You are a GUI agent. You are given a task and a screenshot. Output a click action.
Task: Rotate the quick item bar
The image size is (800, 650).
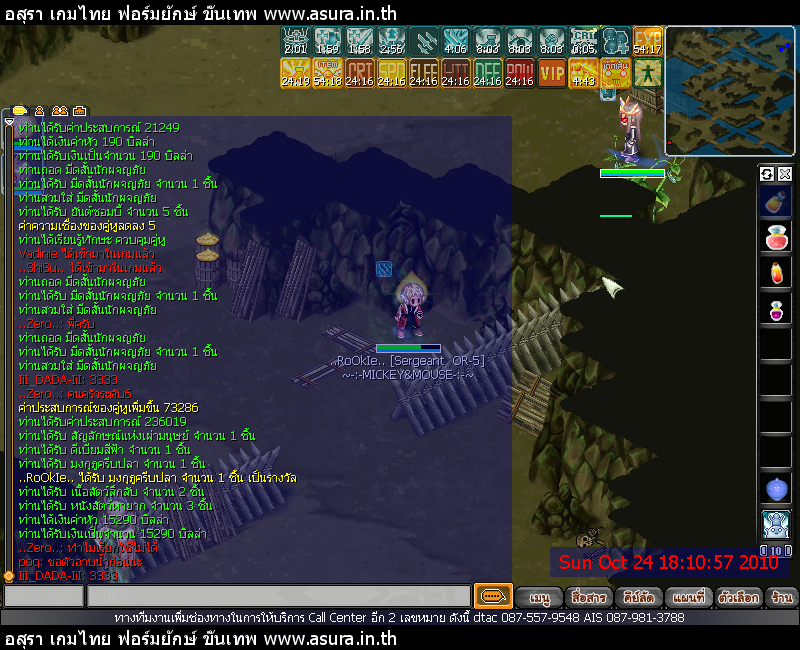pyautogui.click(x=767, y=174)
